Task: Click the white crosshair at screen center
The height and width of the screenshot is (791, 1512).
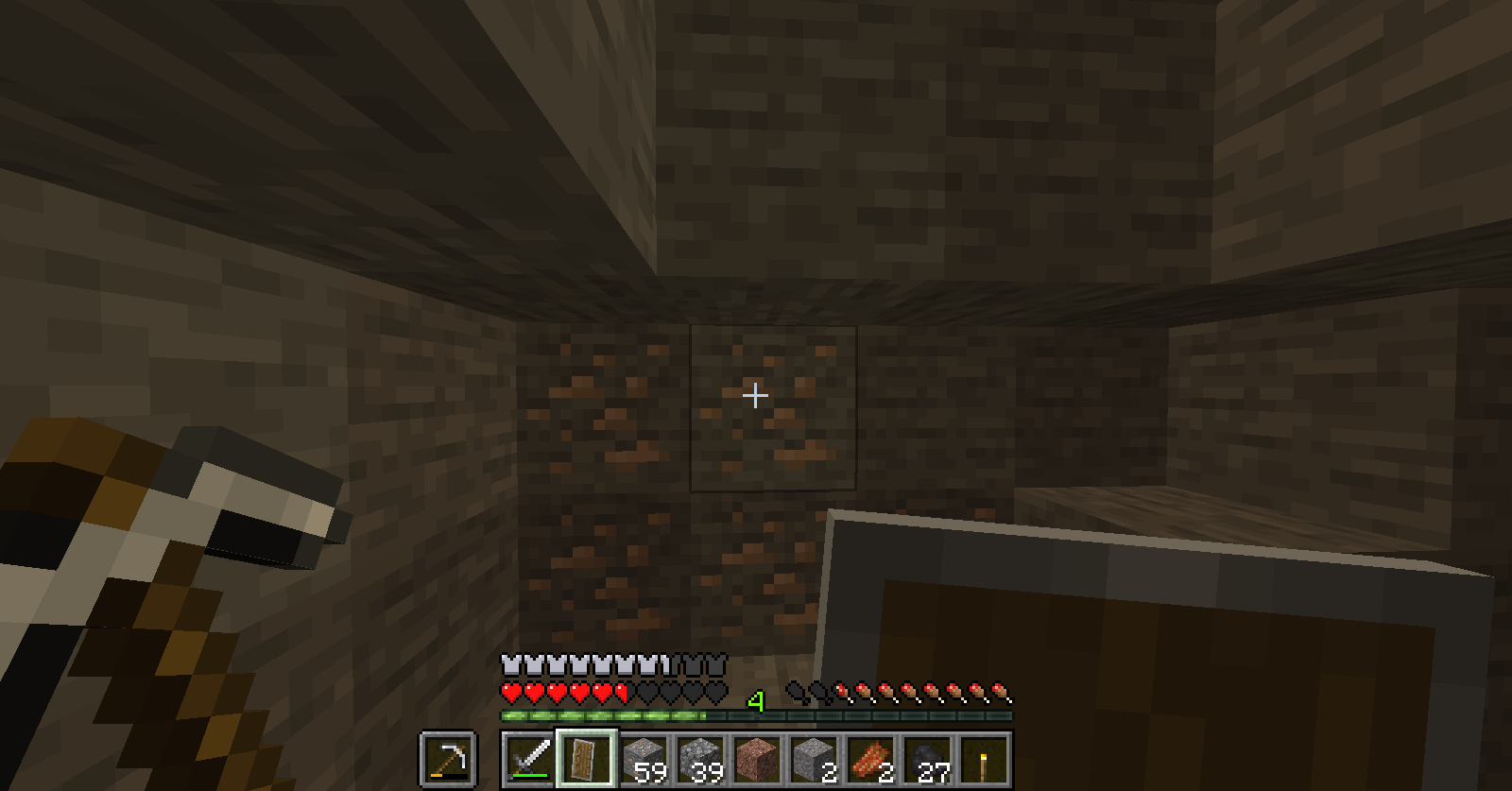Action: click(x=756, y=395)
